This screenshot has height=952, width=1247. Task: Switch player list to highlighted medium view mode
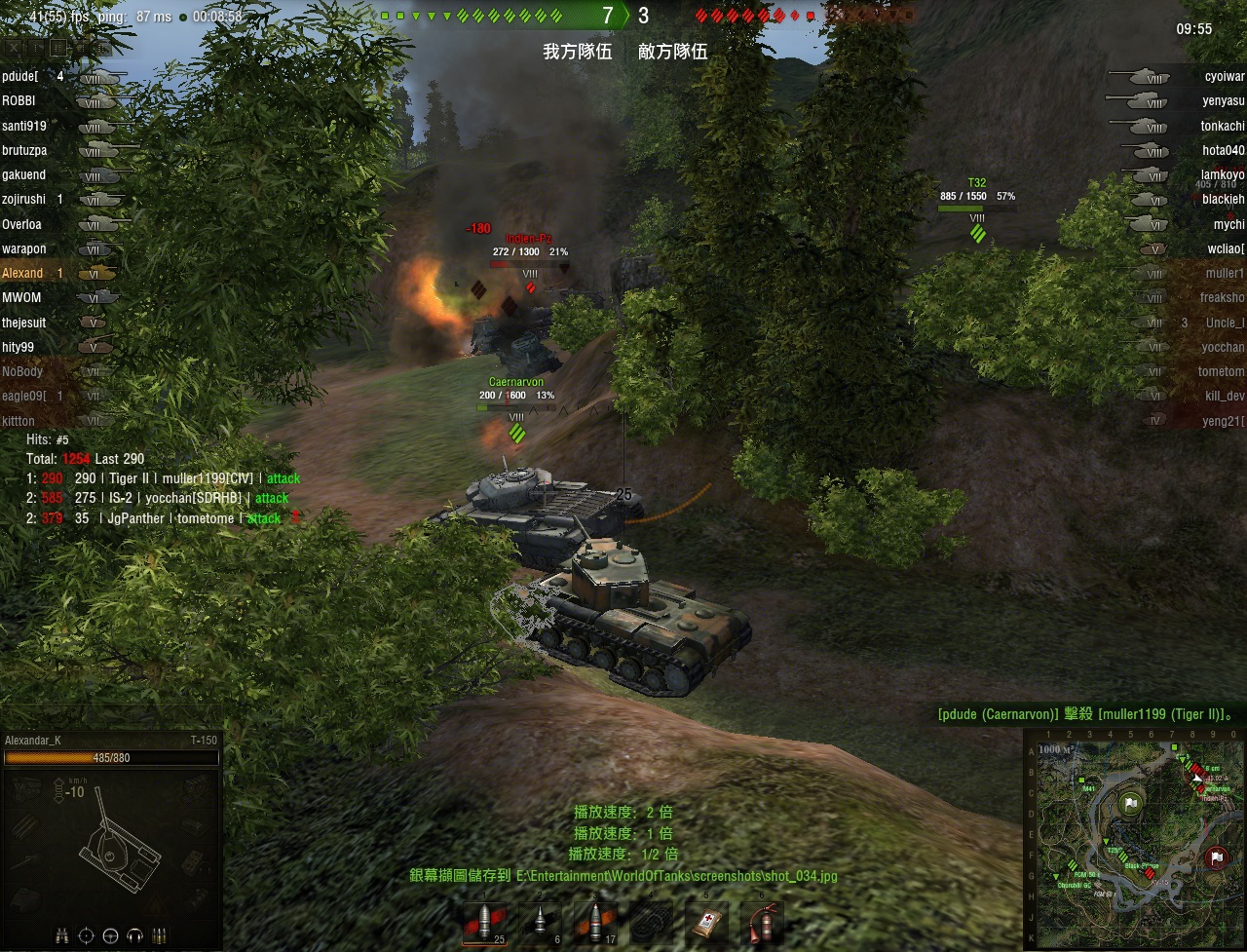[x=59, y=47]
